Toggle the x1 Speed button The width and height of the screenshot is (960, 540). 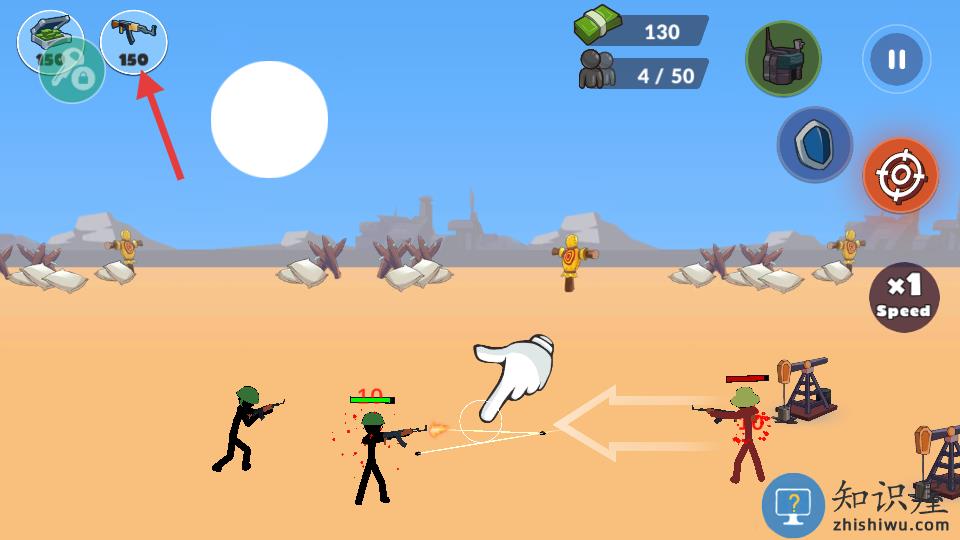point(903,297)
